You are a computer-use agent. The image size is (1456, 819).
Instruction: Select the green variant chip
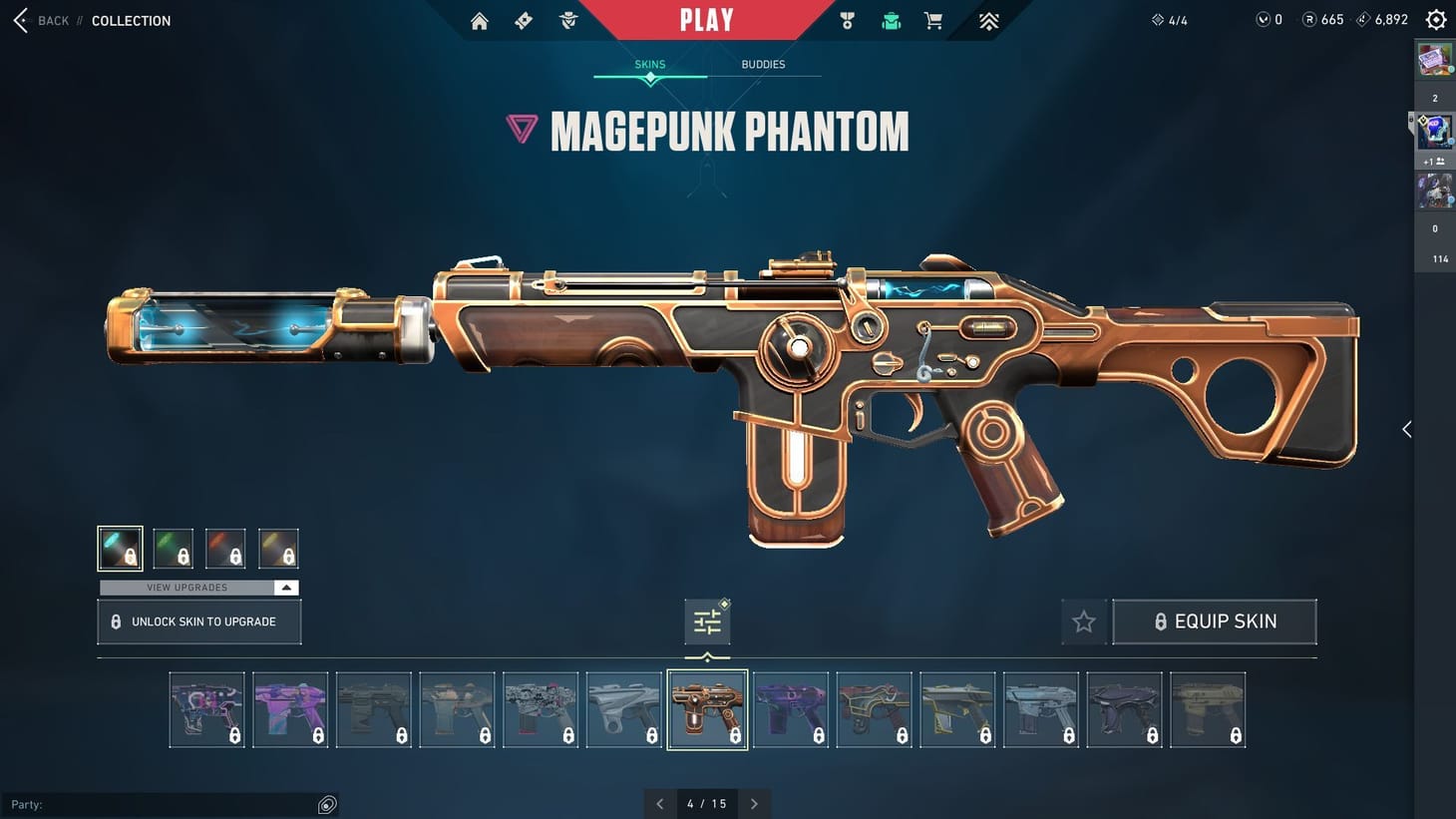point(173,547)
